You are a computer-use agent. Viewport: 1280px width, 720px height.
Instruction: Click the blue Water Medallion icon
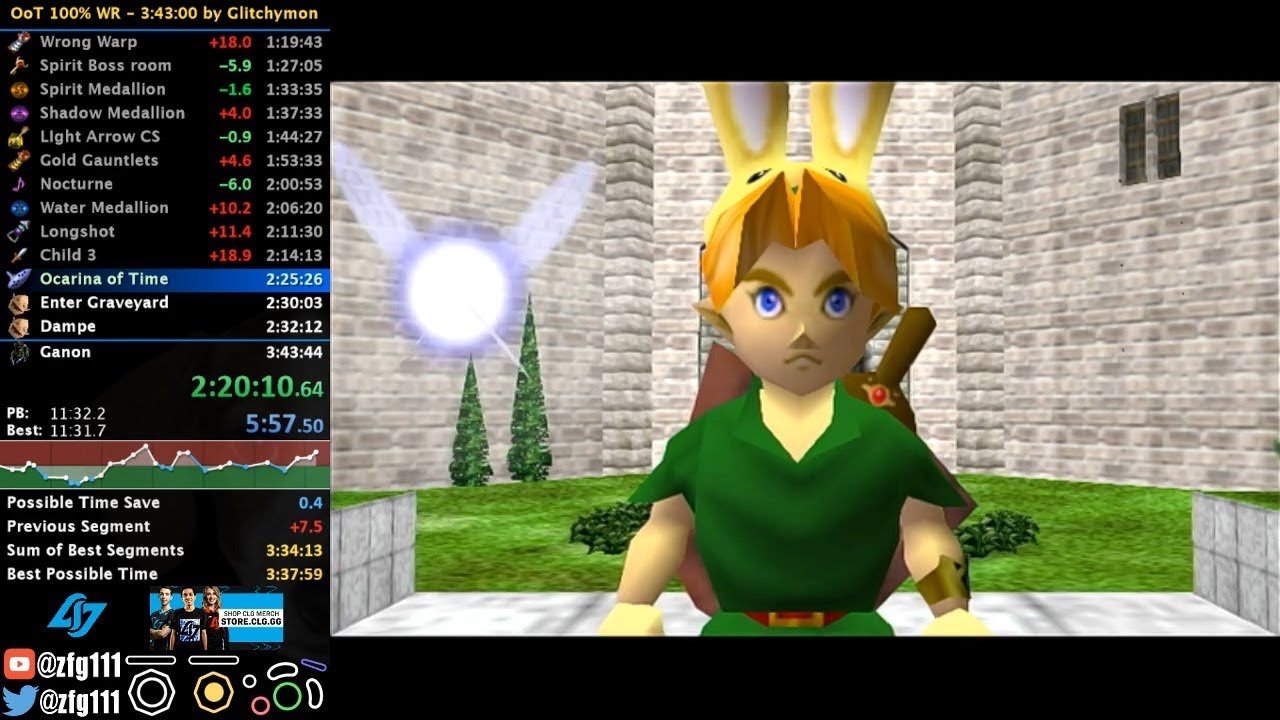pos(20,207)
